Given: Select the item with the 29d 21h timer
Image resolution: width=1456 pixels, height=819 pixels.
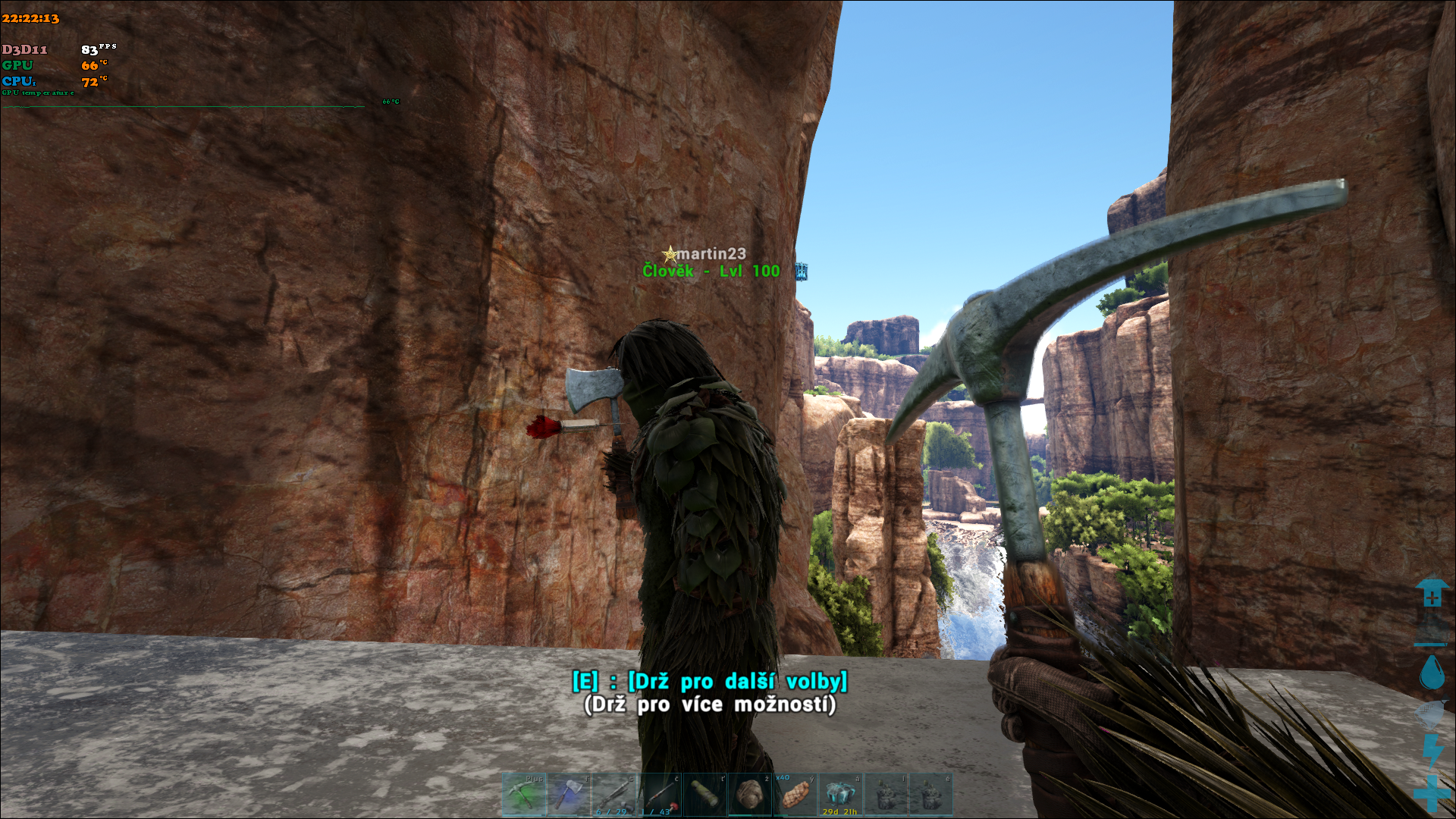Looking at the screenshot, I should (840, 794).
